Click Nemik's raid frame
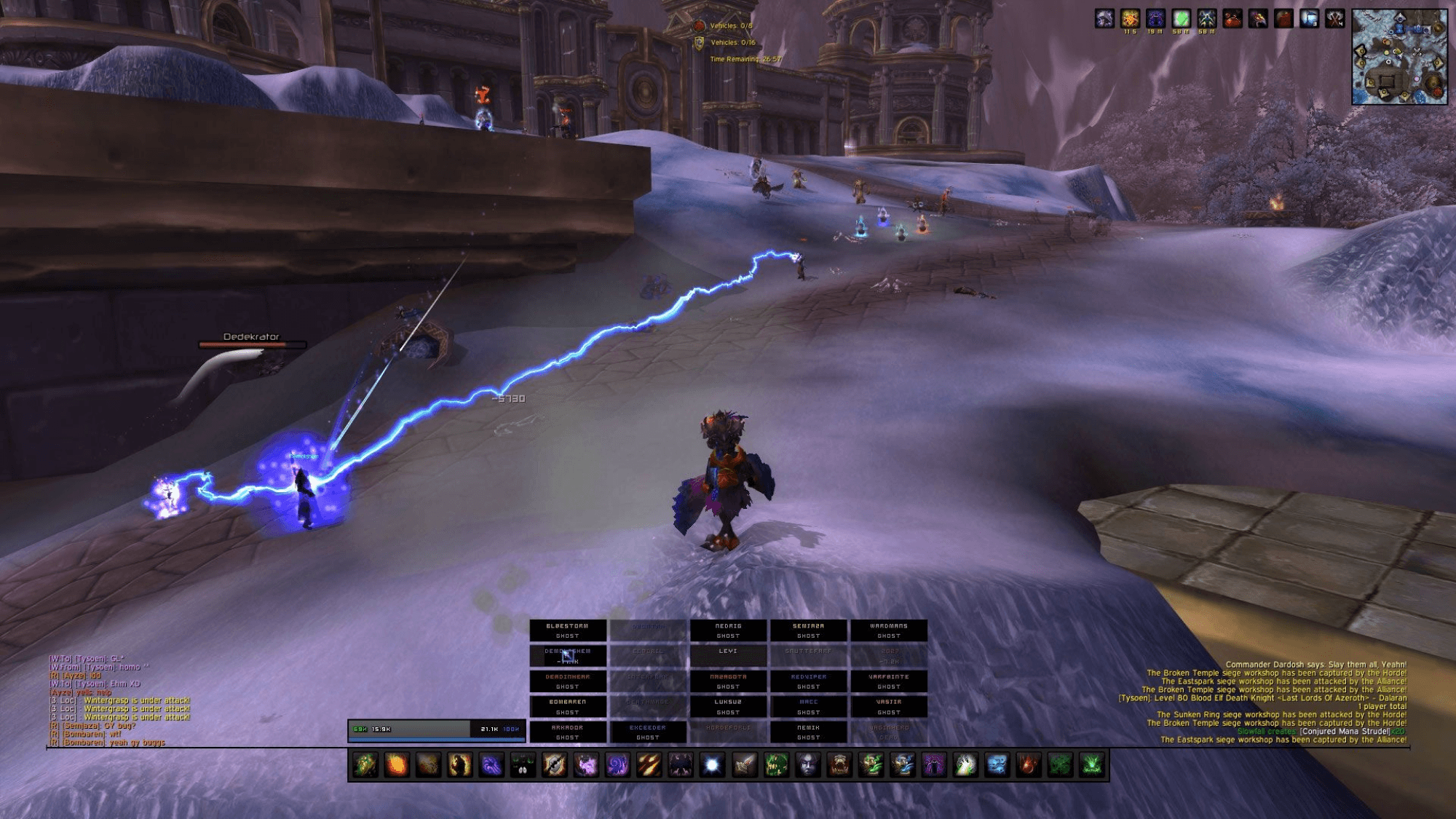The image size is (1456, 819). 808,732
